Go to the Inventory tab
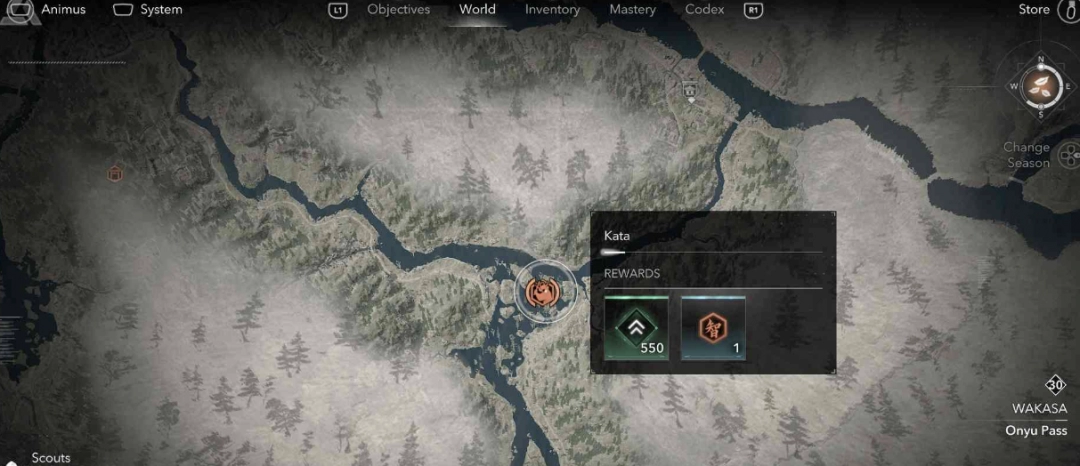Screen dimensions: 1080x466 click(552, 10)
